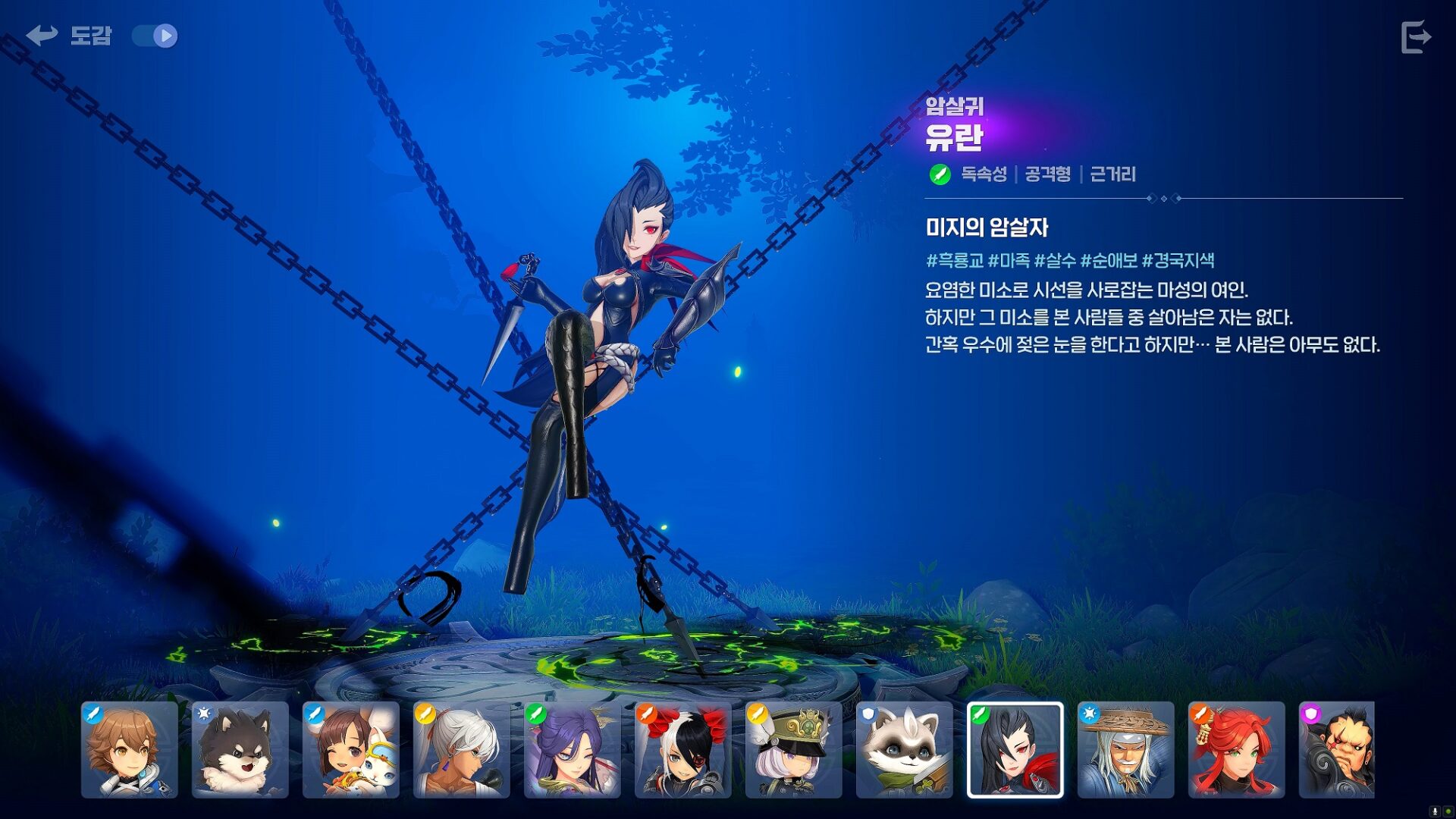Click the back arrow beside the 도감 label
The image size is (1456, 819).
[x=42, y=34]
